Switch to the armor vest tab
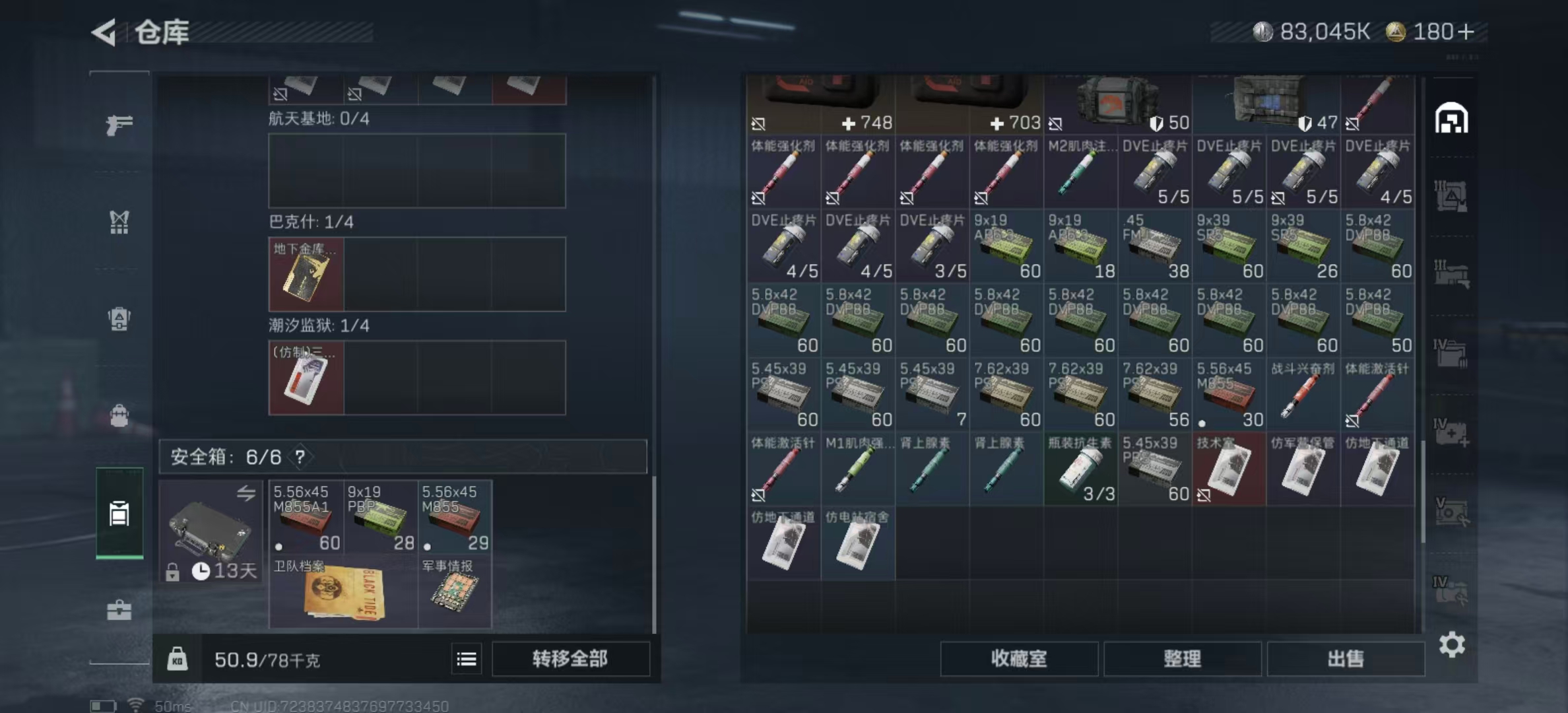 click(119, 222)
